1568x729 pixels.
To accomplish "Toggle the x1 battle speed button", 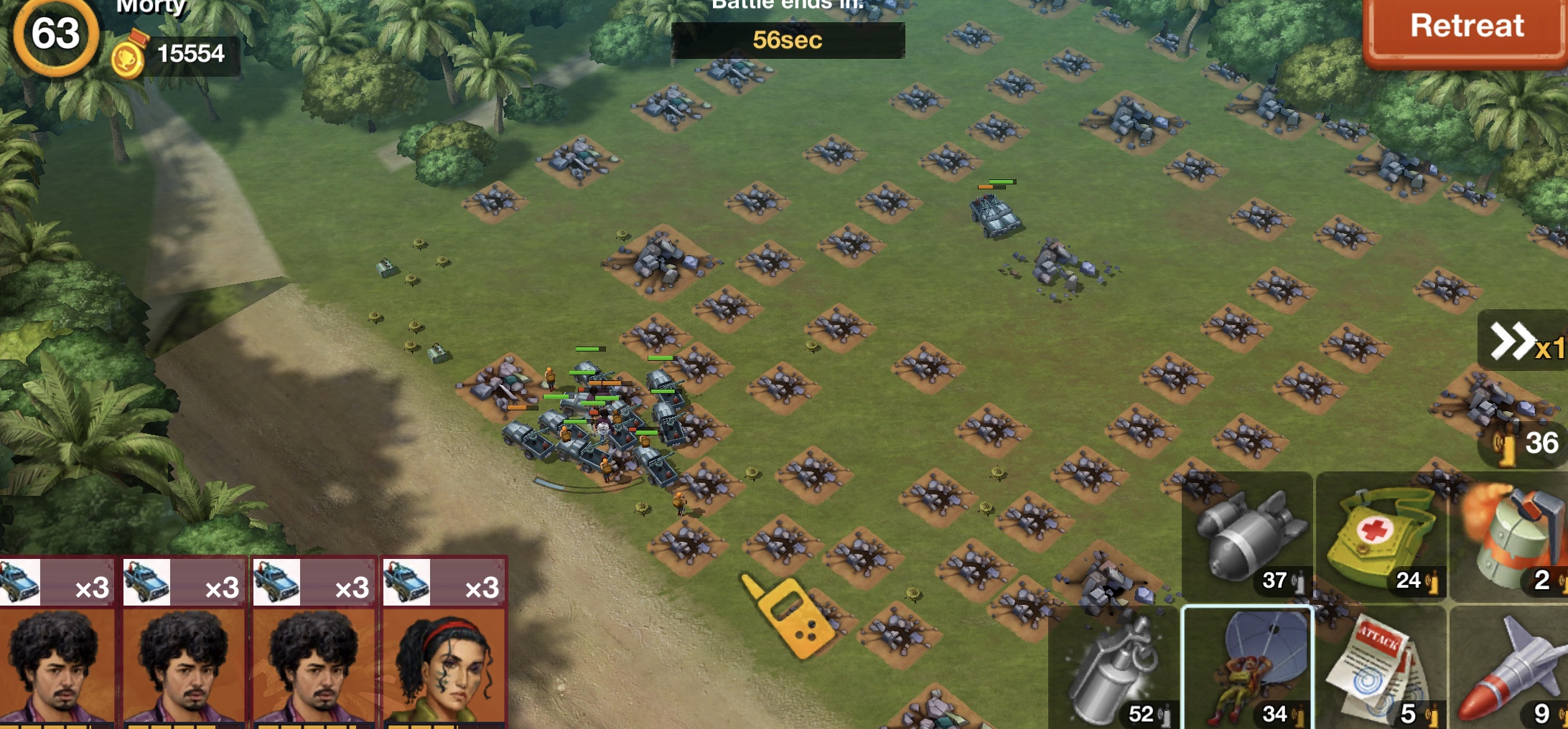I will pos(1525,342).
